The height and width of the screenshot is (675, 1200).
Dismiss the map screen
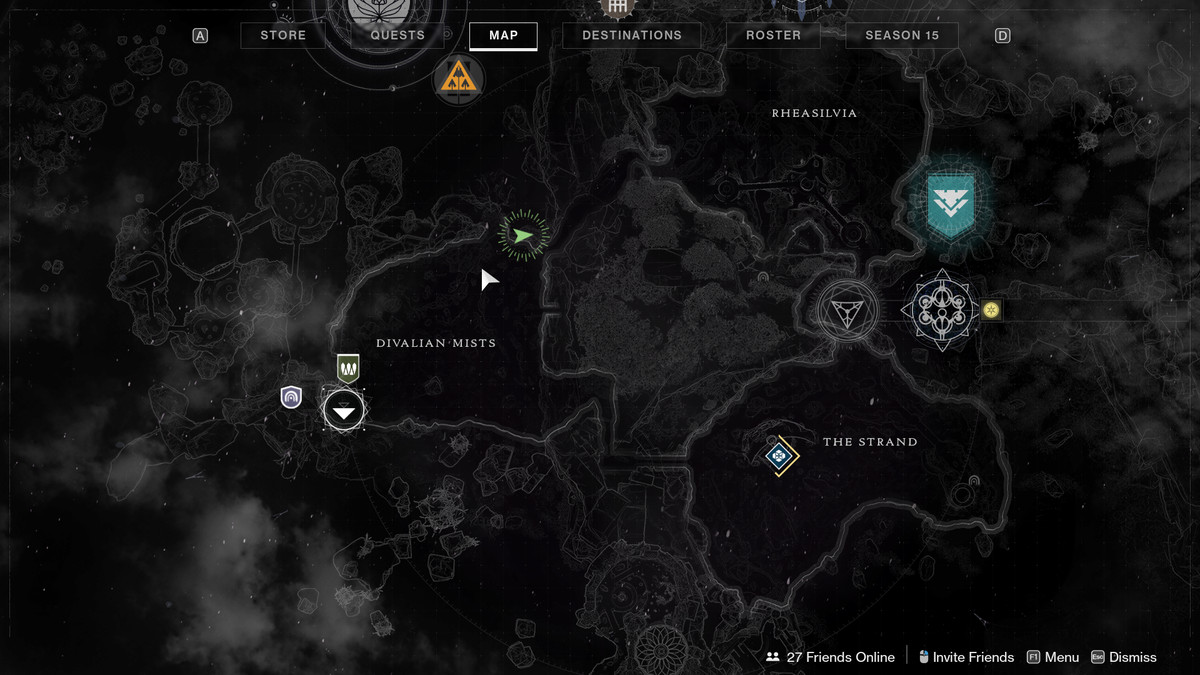[1124, 657]
